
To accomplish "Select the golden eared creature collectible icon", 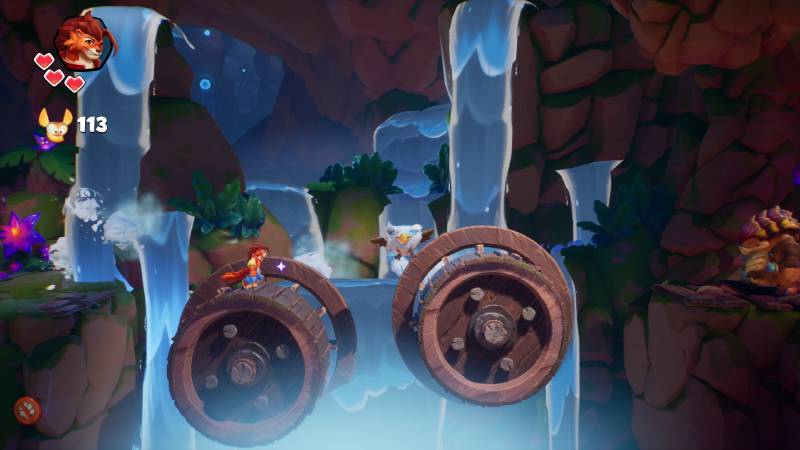I will (x=56, y=125).
